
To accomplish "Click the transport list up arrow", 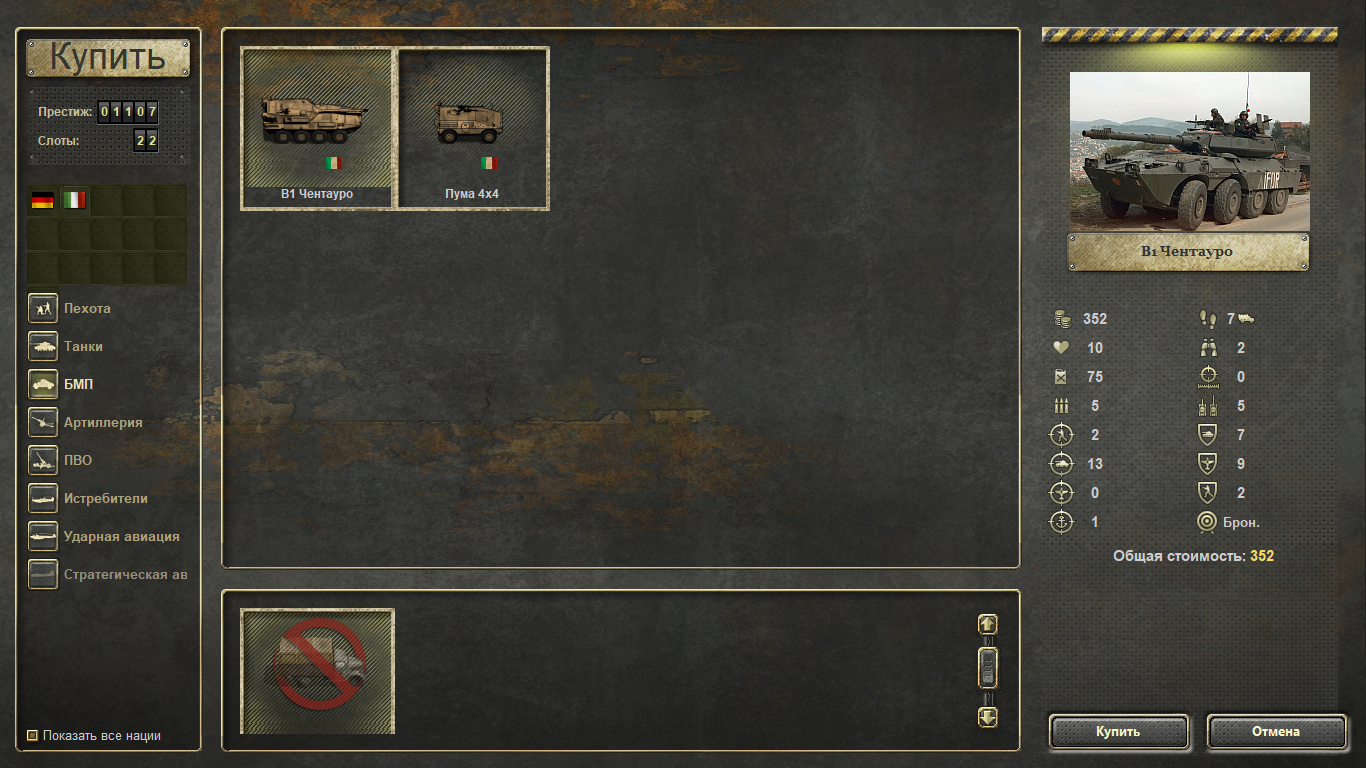I will pos(988,624).
